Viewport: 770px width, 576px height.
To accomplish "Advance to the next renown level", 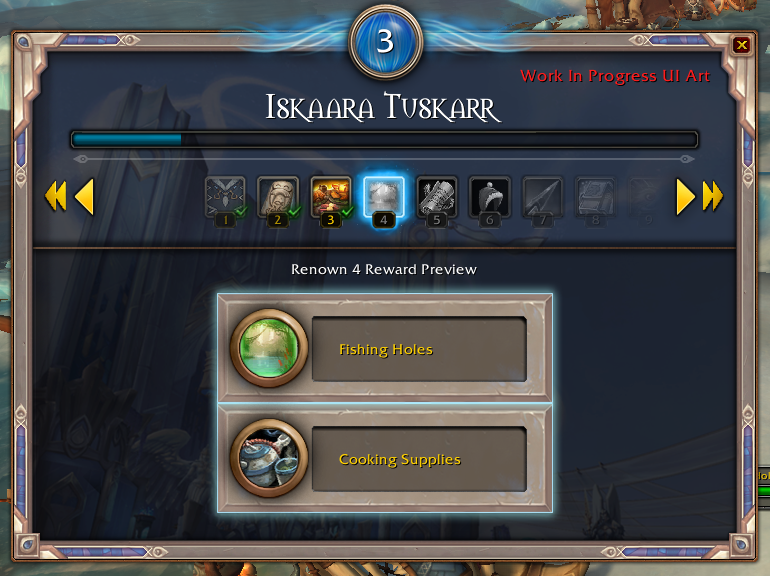I will (x=685, y=197).
